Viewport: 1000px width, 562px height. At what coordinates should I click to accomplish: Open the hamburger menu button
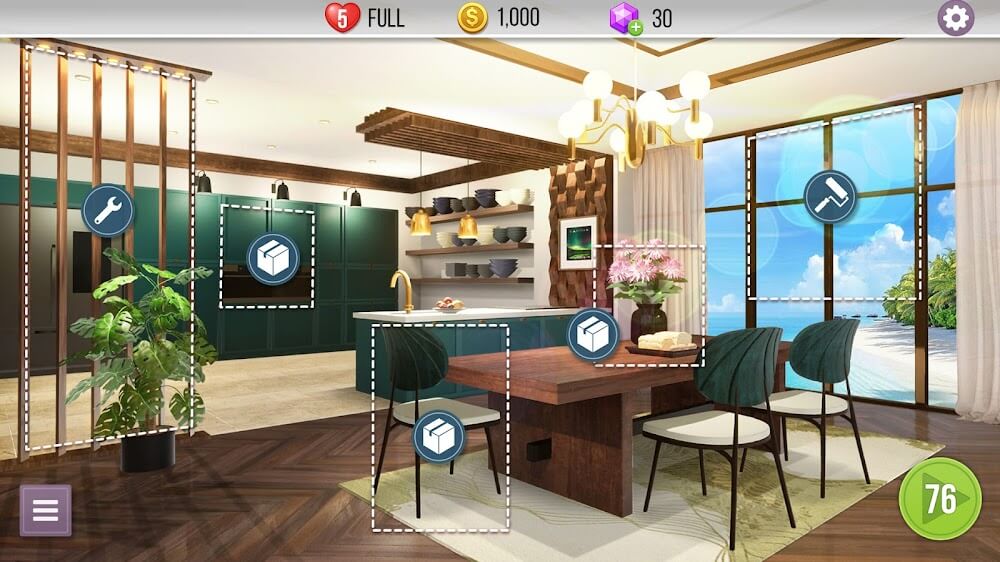click(46, 510)
